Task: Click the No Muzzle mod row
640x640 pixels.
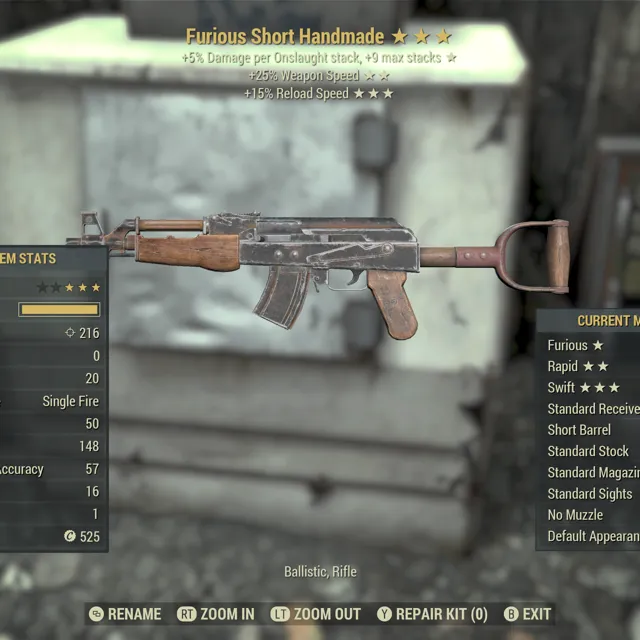Action: (575, 515)
